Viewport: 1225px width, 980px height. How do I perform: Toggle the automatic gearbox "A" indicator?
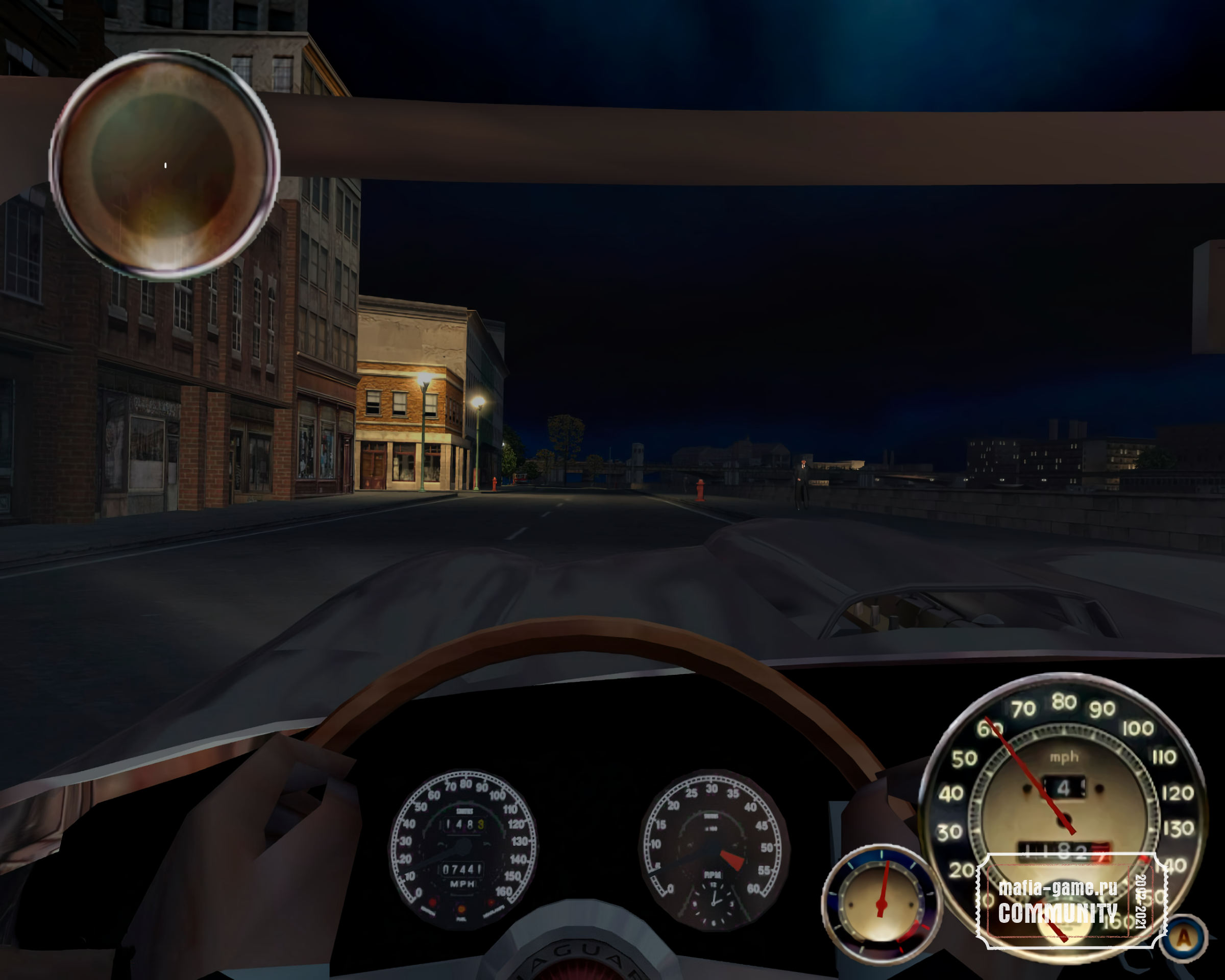[1184, 938]
